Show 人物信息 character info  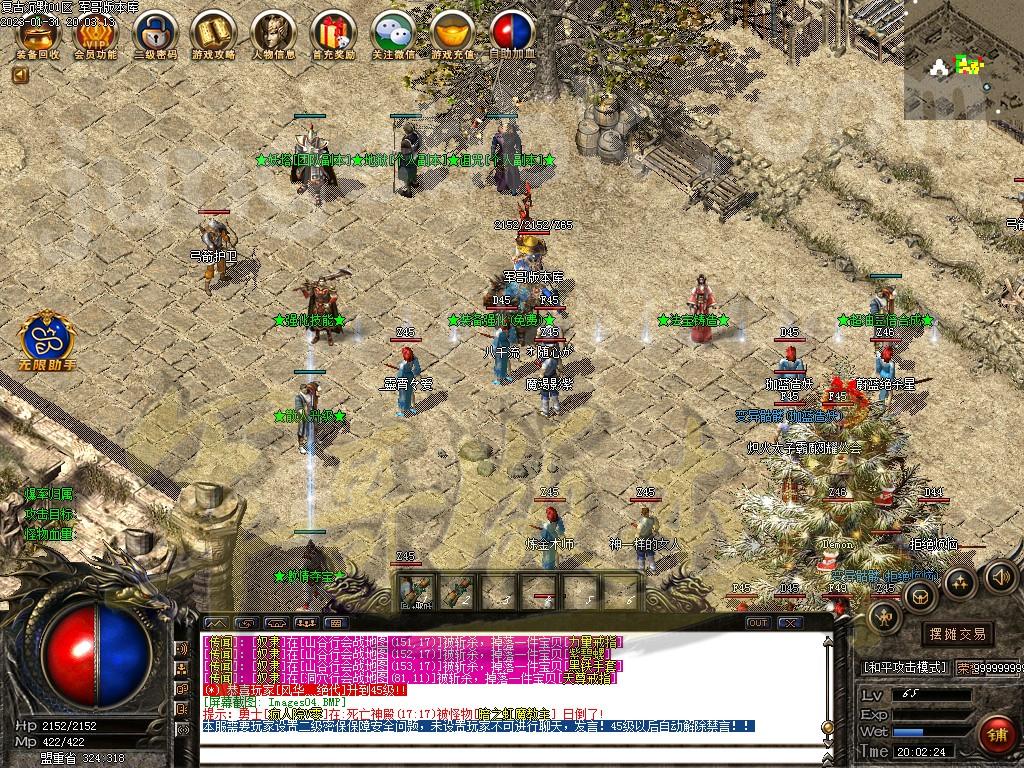tap(272, 32)
